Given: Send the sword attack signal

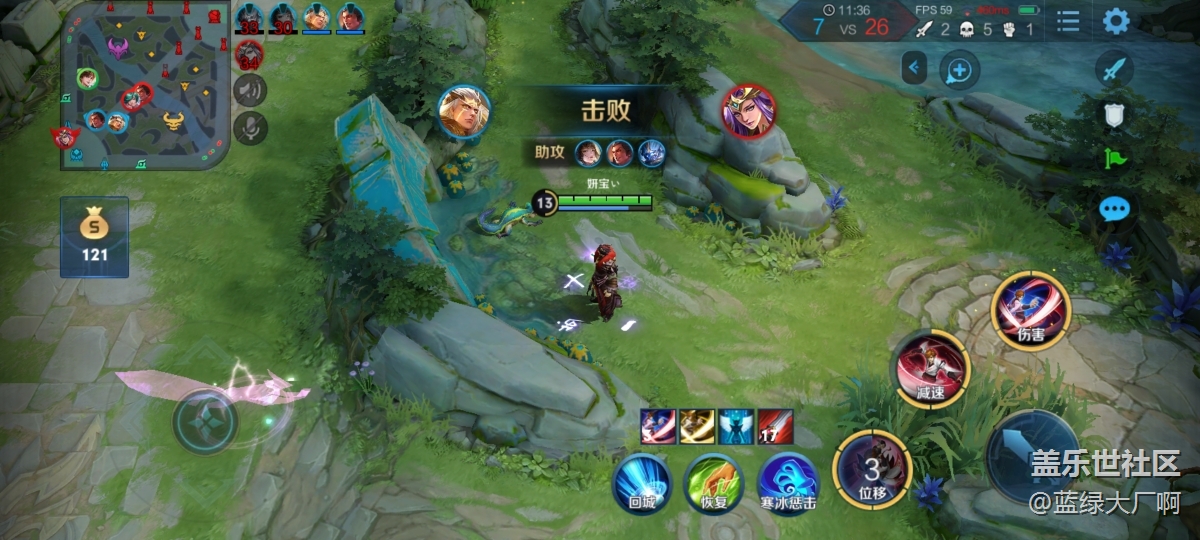Looking at the screenshot, I should tap(1114, 70).
